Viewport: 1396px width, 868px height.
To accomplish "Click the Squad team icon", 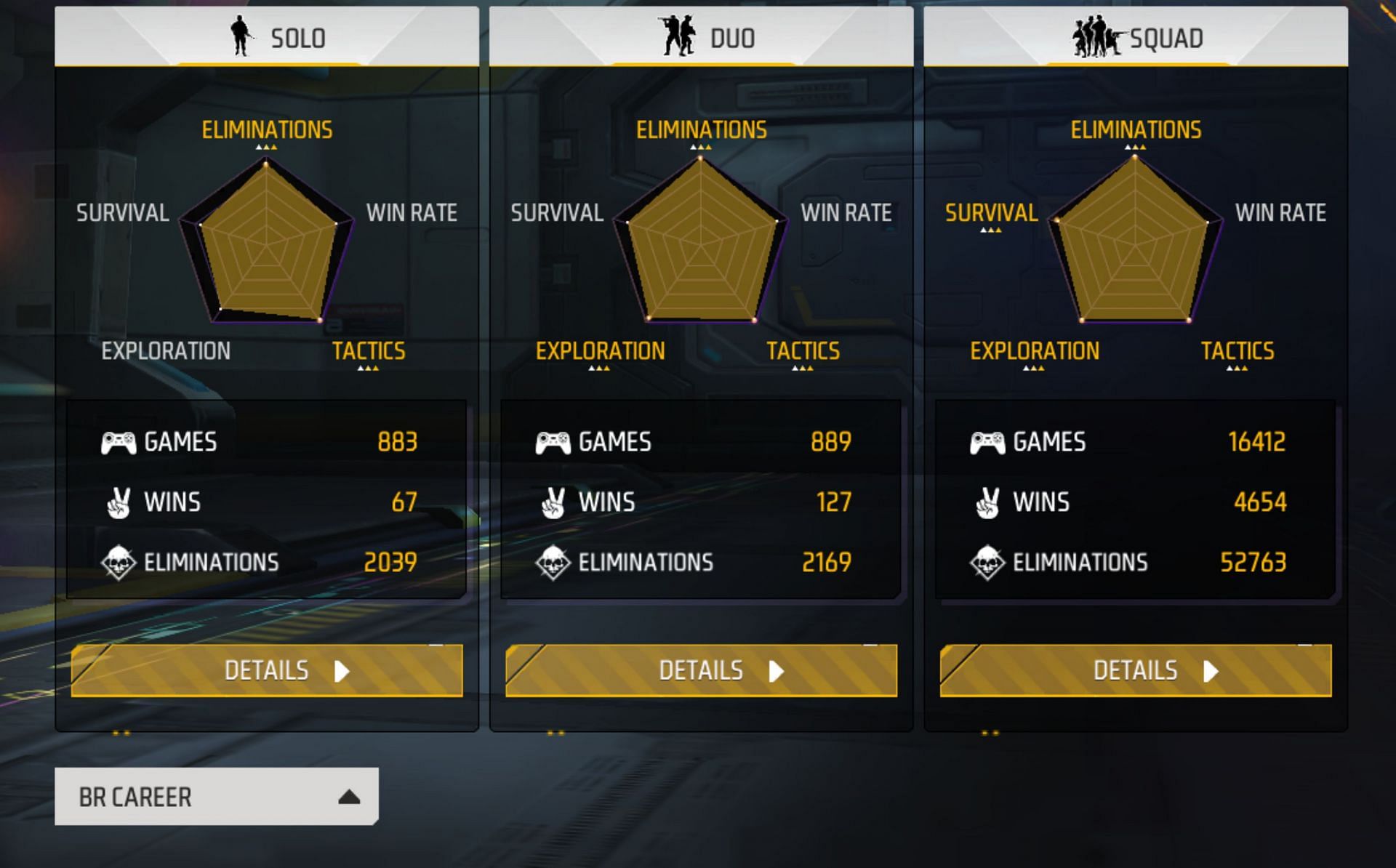I will click(1096, 35).
